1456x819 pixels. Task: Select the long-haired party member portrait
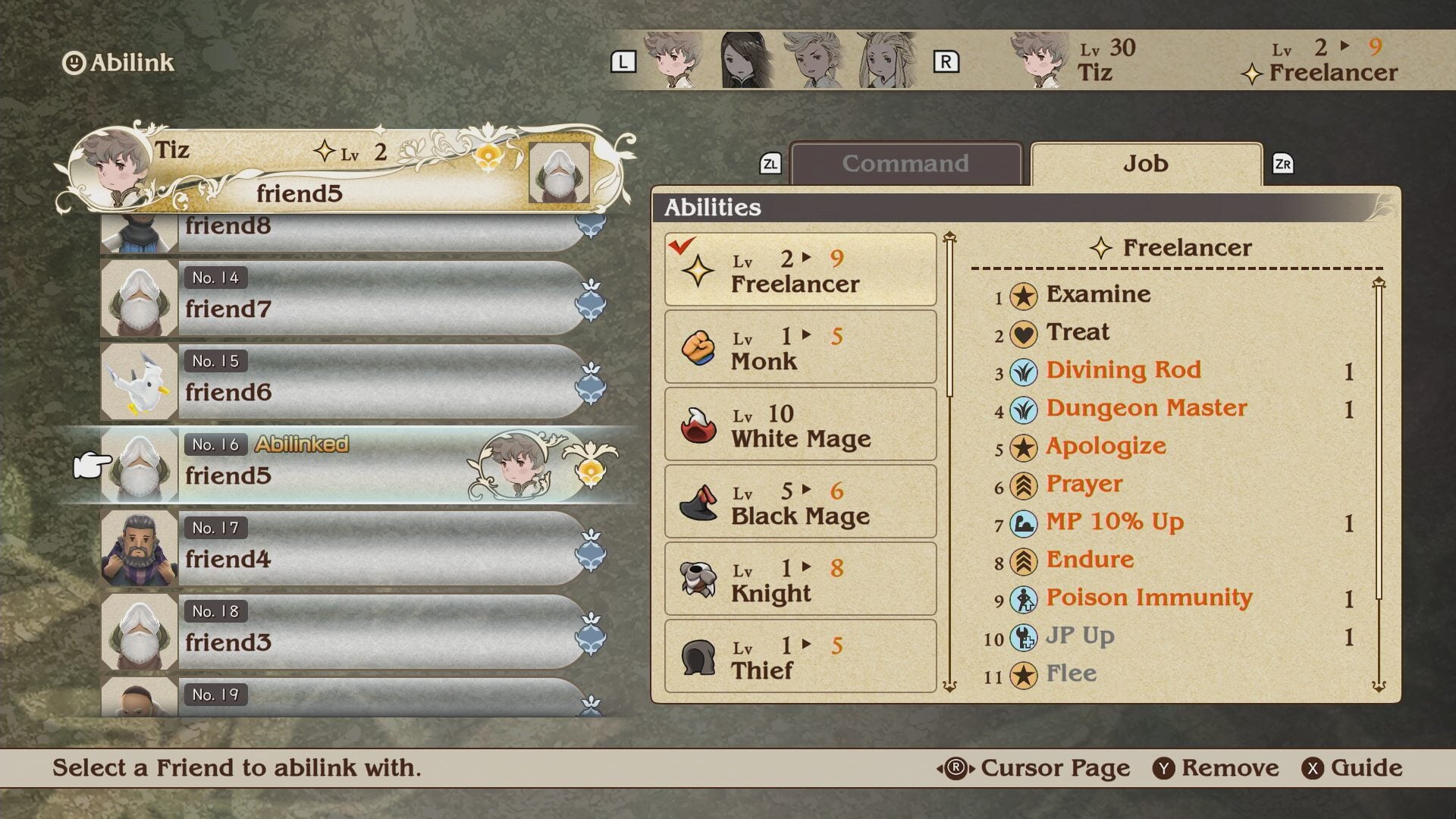[x=885, y=61]
